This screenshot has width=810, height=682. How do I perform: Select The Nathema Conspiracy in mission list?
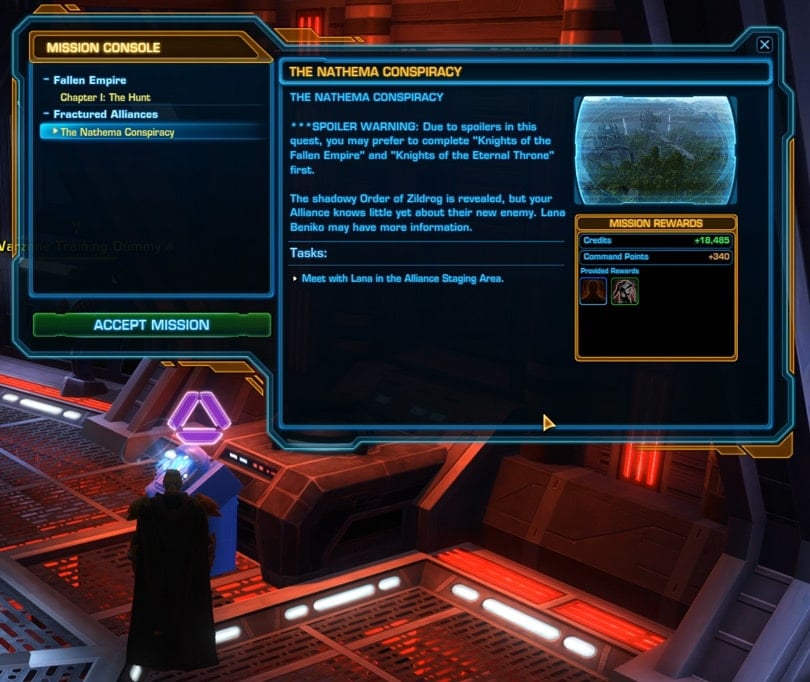(x=117, y=132)
